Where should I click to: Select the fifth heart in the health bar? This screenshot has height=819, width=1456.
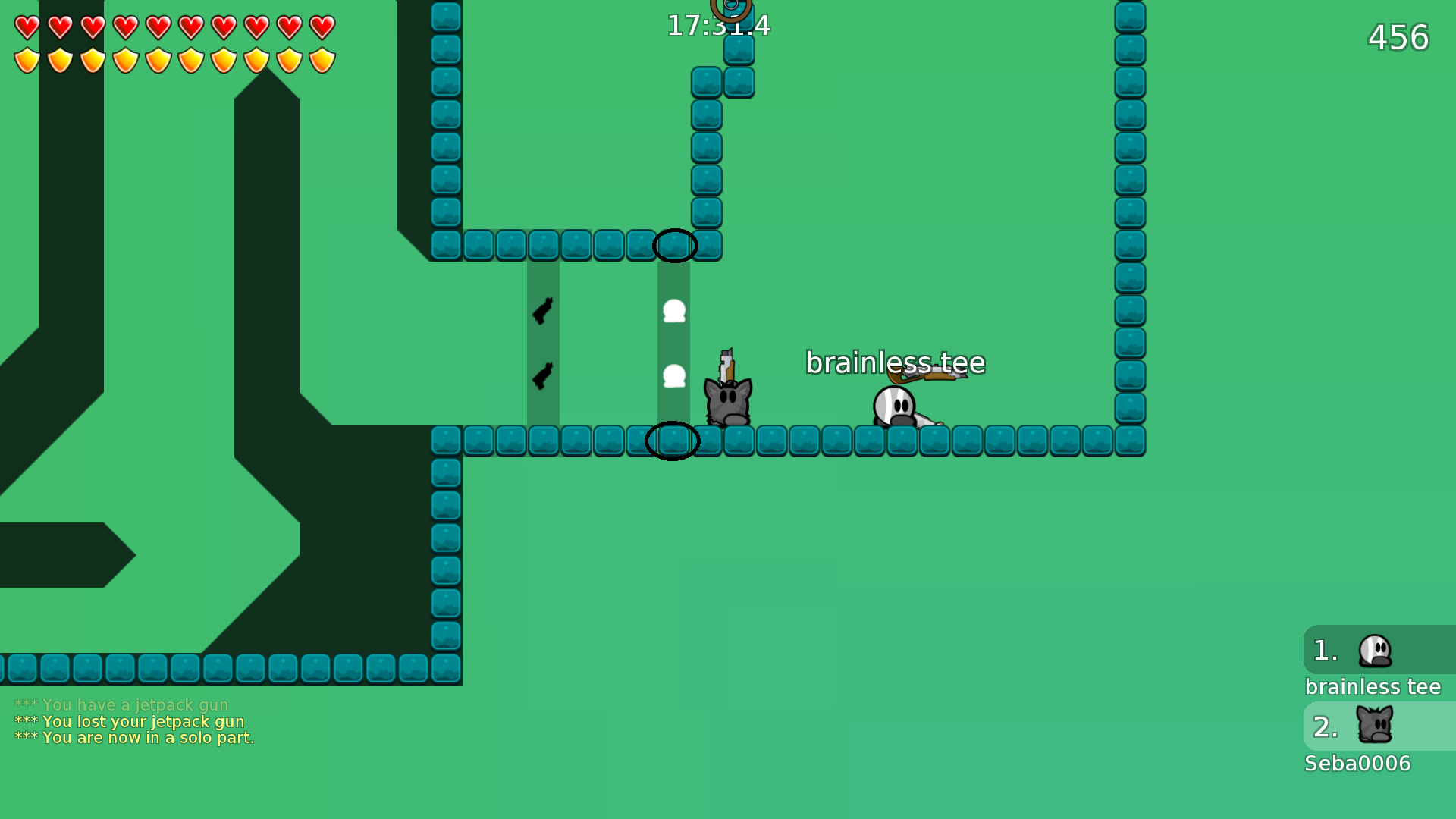(159, 26)
